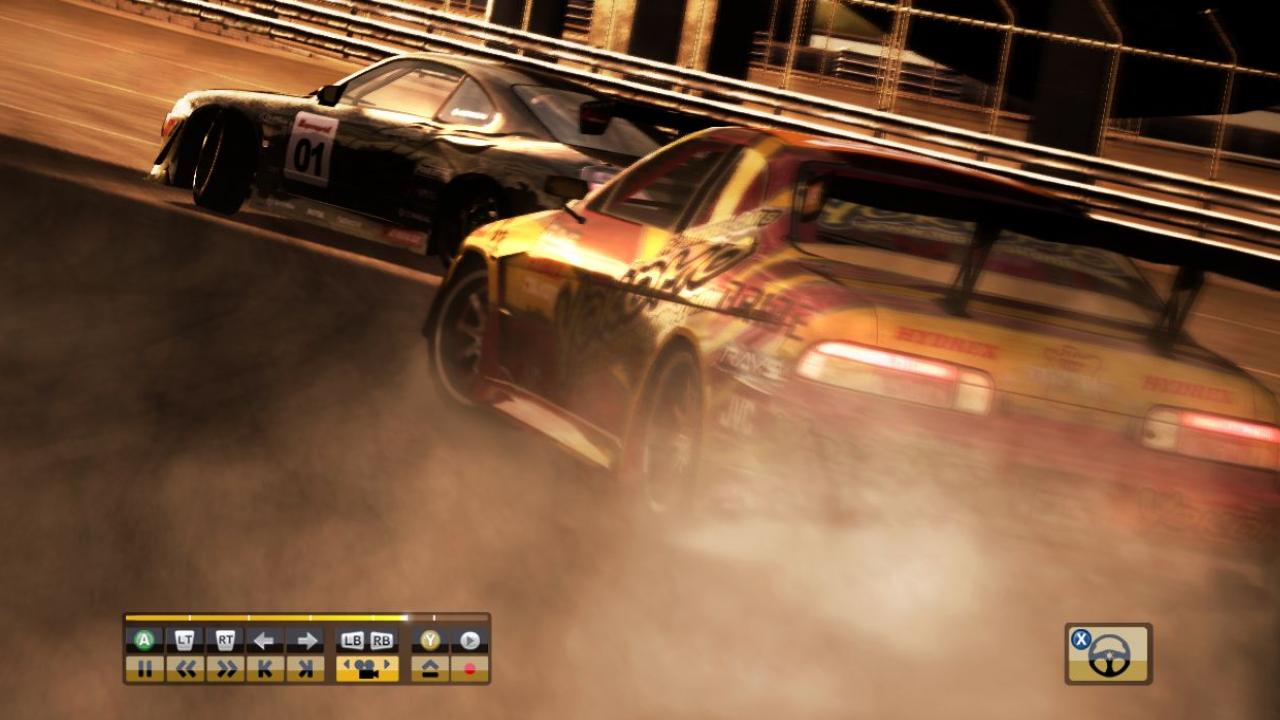
Task: Click the LT trigger prompt
Action: pos(186,640)
